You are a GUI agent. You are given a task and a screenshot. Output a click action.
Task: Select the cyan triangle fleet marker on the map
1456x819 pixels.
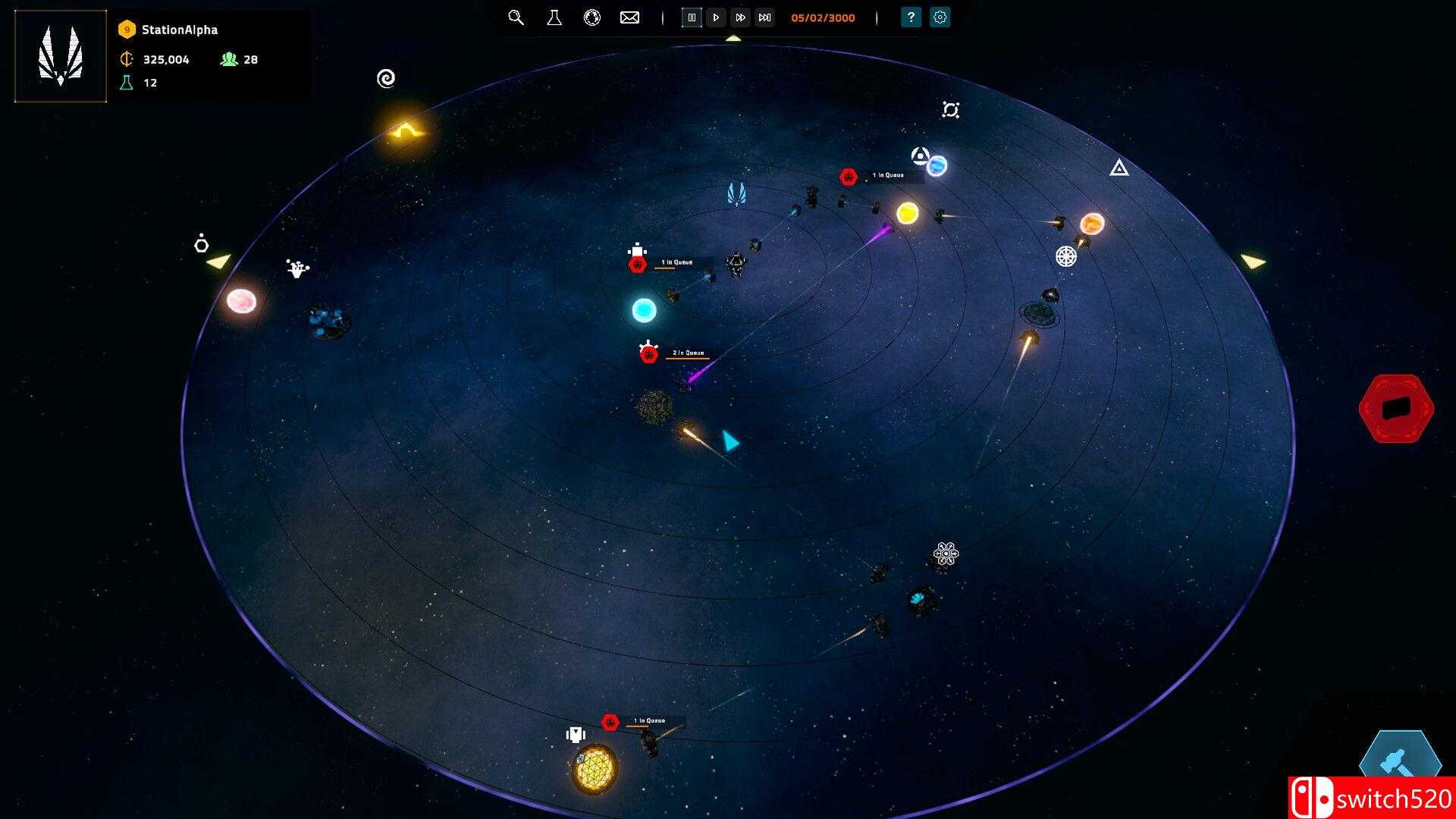click(729, 440)
